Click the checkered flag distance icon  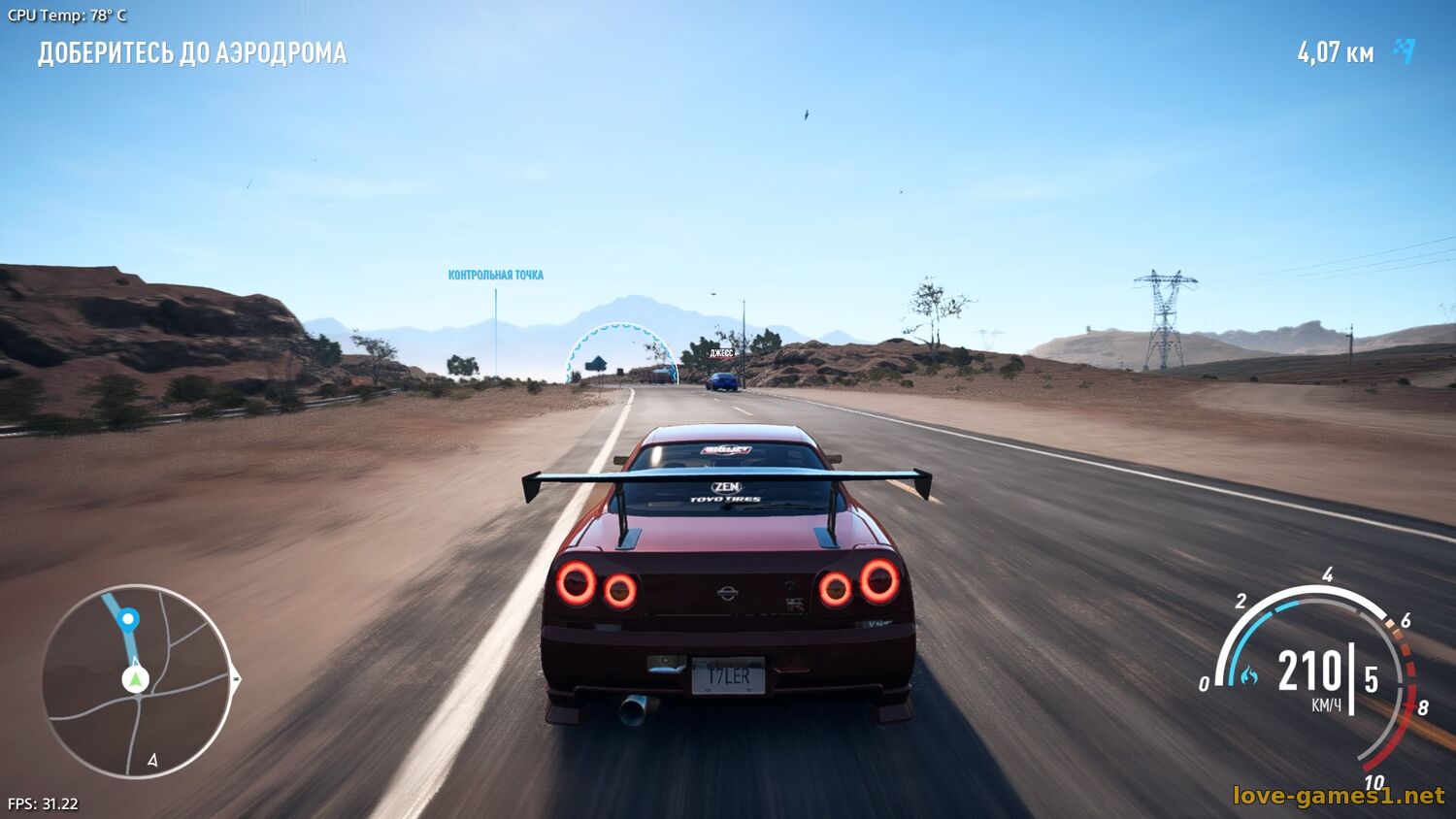(x=1405, y=51)
